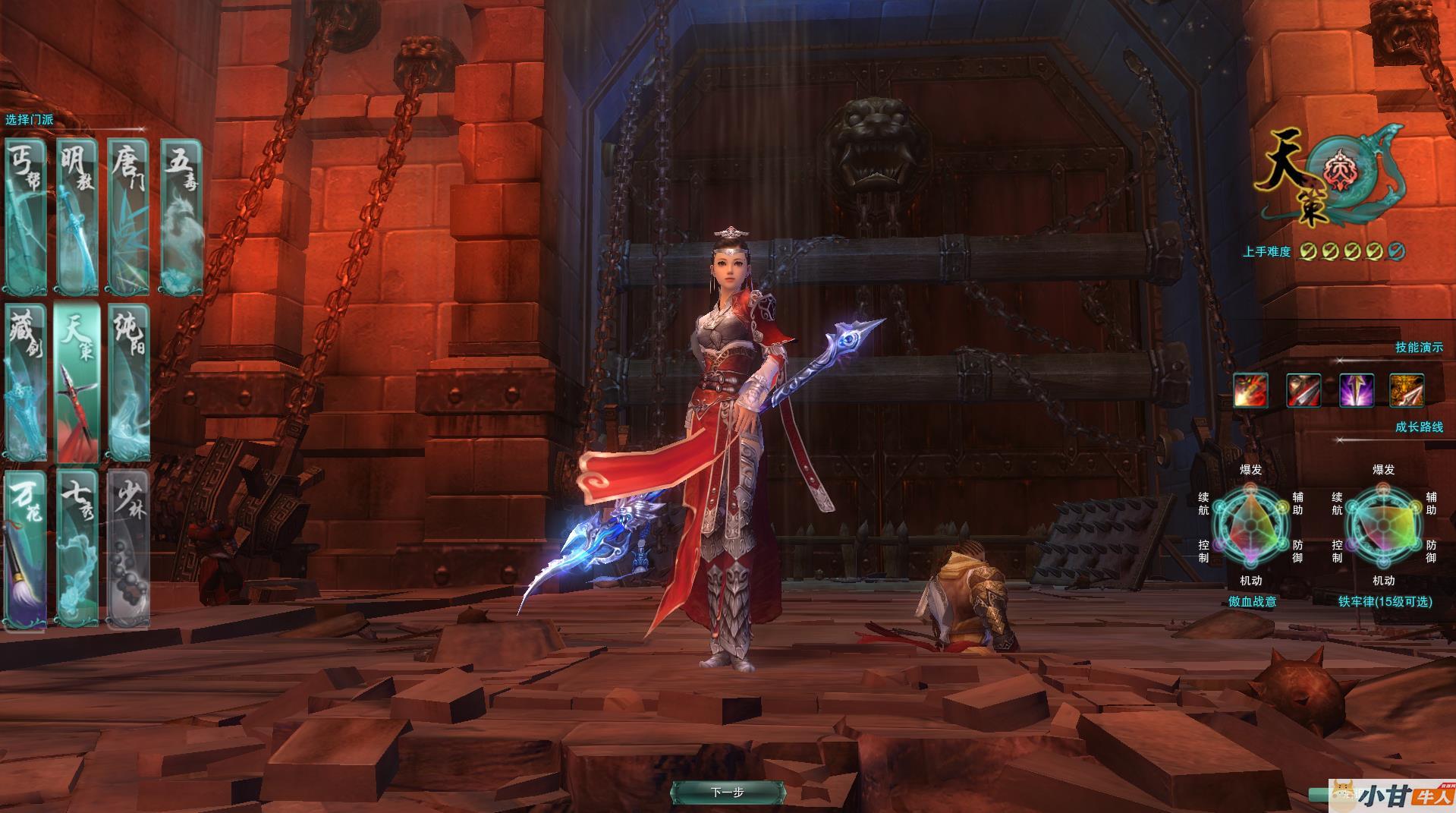Choose the 明教 sect card

77,216
